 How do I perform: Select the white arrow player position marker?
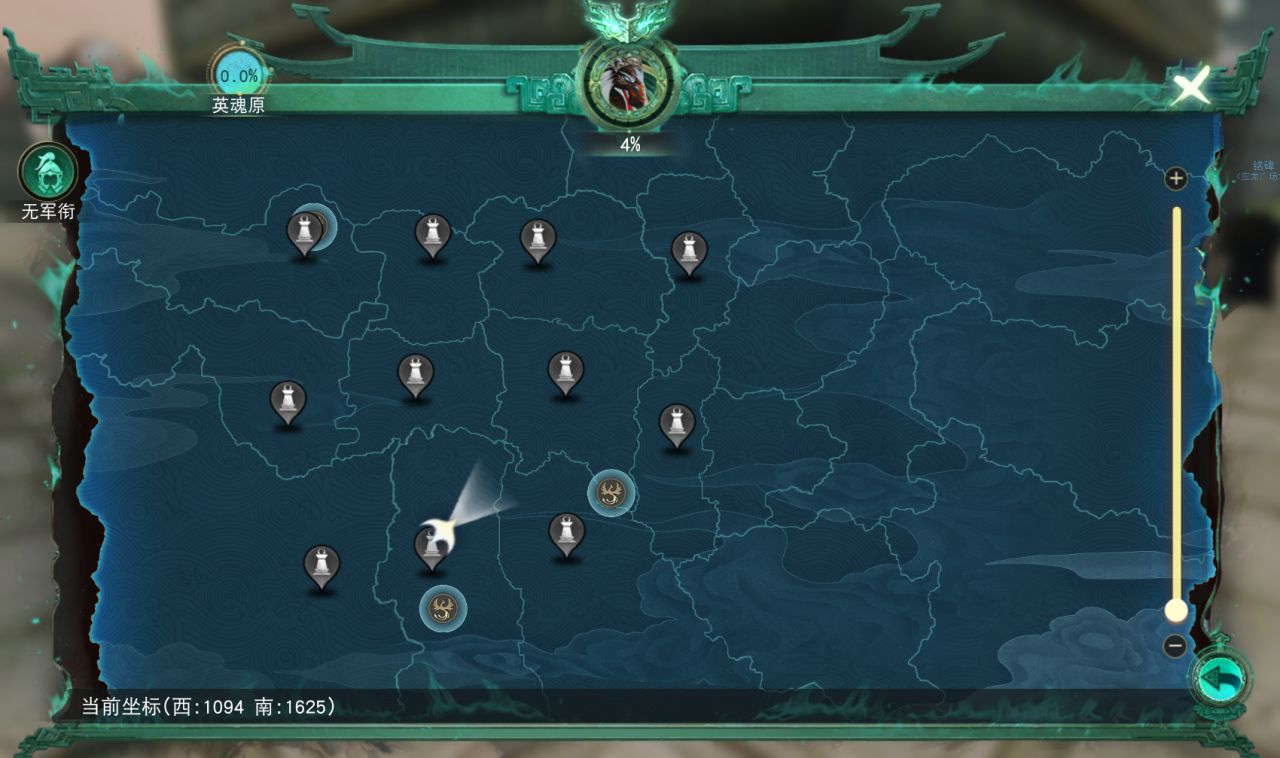[x=442, y=529]
